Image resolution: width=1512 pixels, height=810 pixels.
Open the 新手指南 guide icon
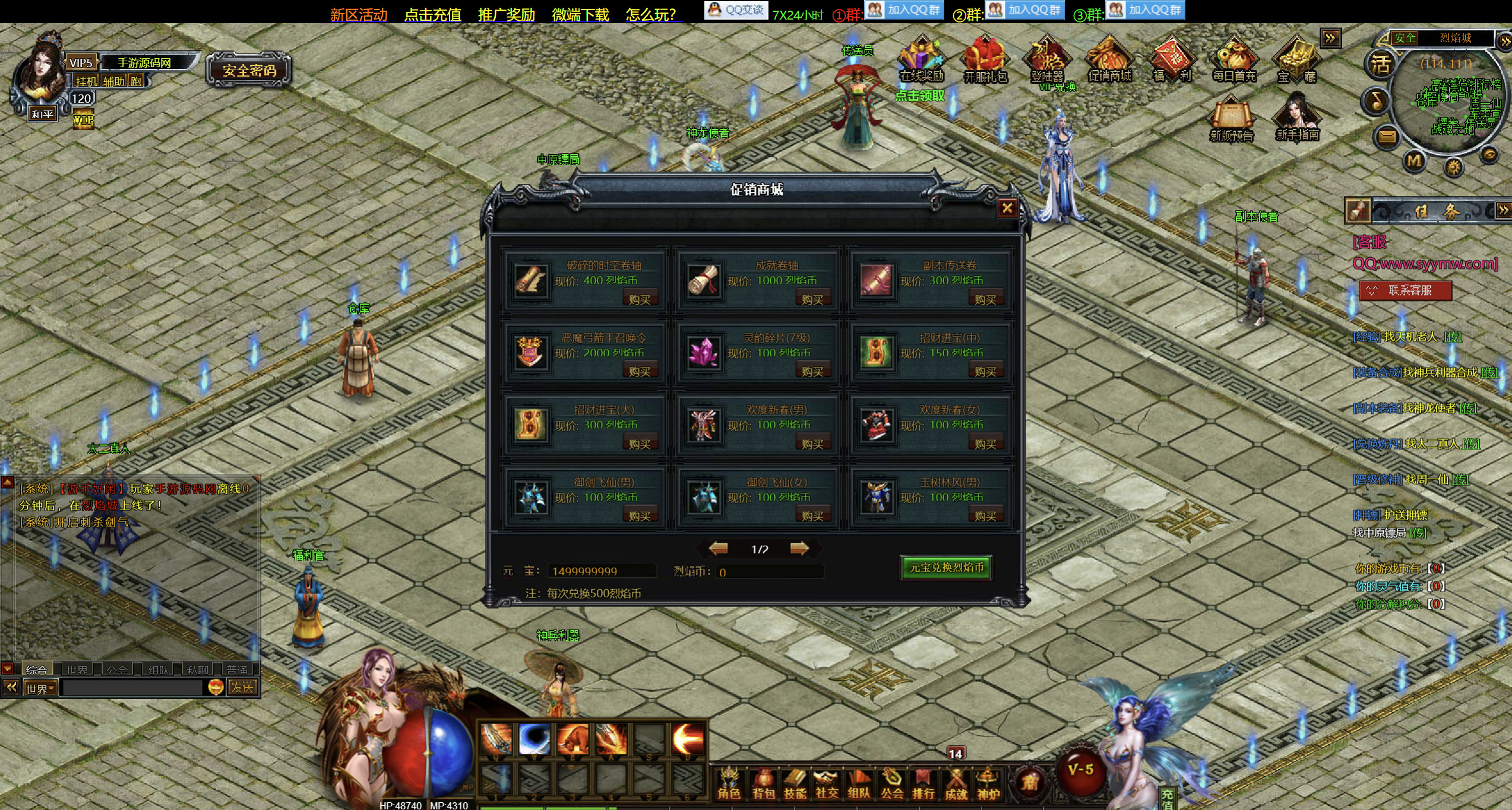click(1297, 119)
